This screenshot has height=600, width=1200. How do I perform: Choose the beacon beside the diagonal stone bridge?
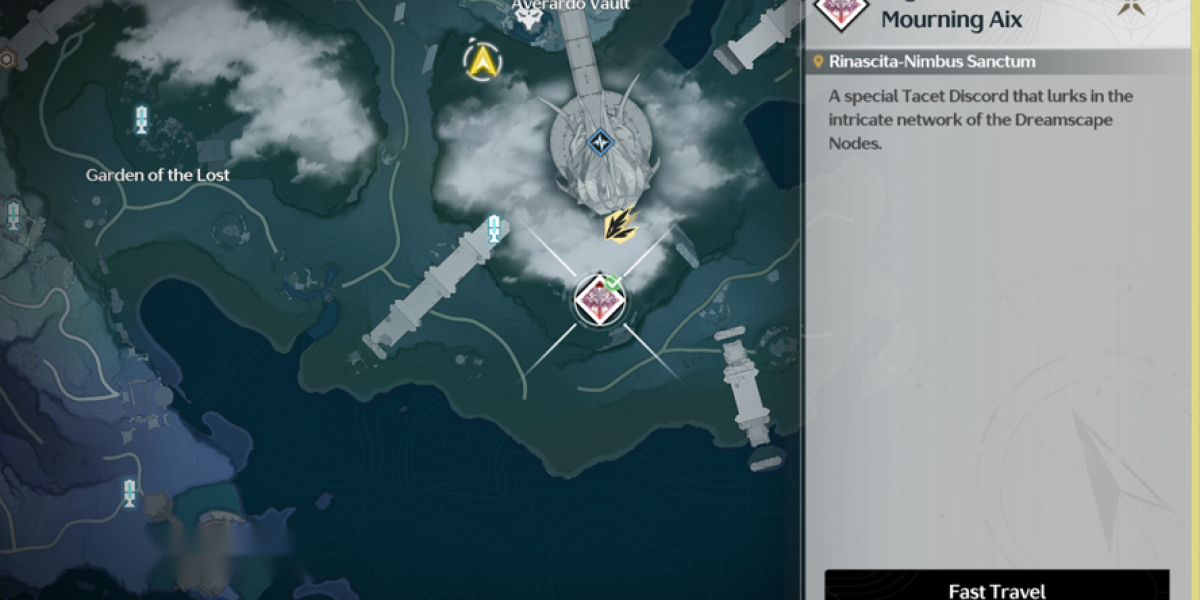pyautogui.click(x=493, y=229)
